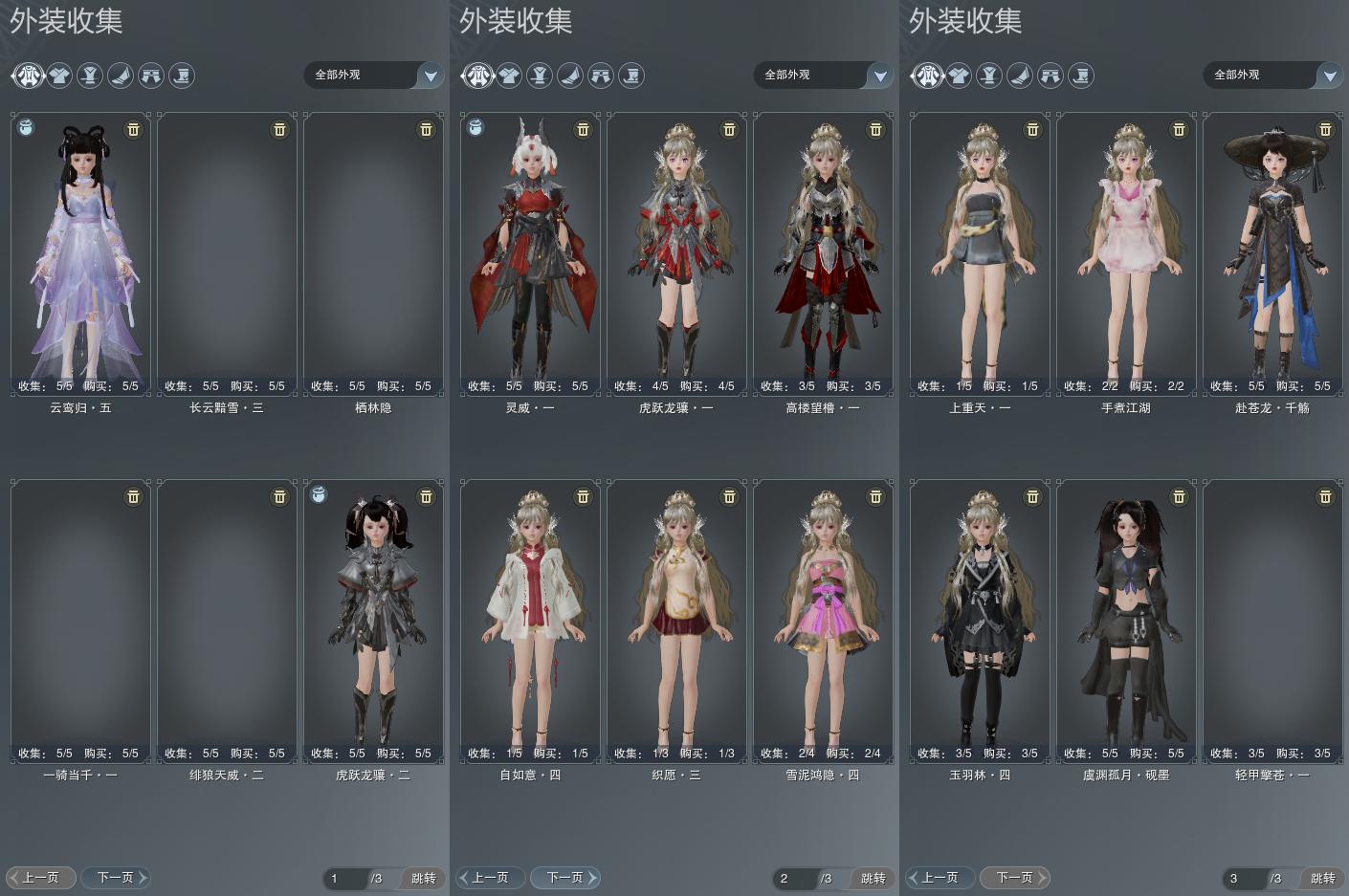1349x896 pixels.
Task: Choose the 灵威·一 outfit card
Action: point(530,253)
